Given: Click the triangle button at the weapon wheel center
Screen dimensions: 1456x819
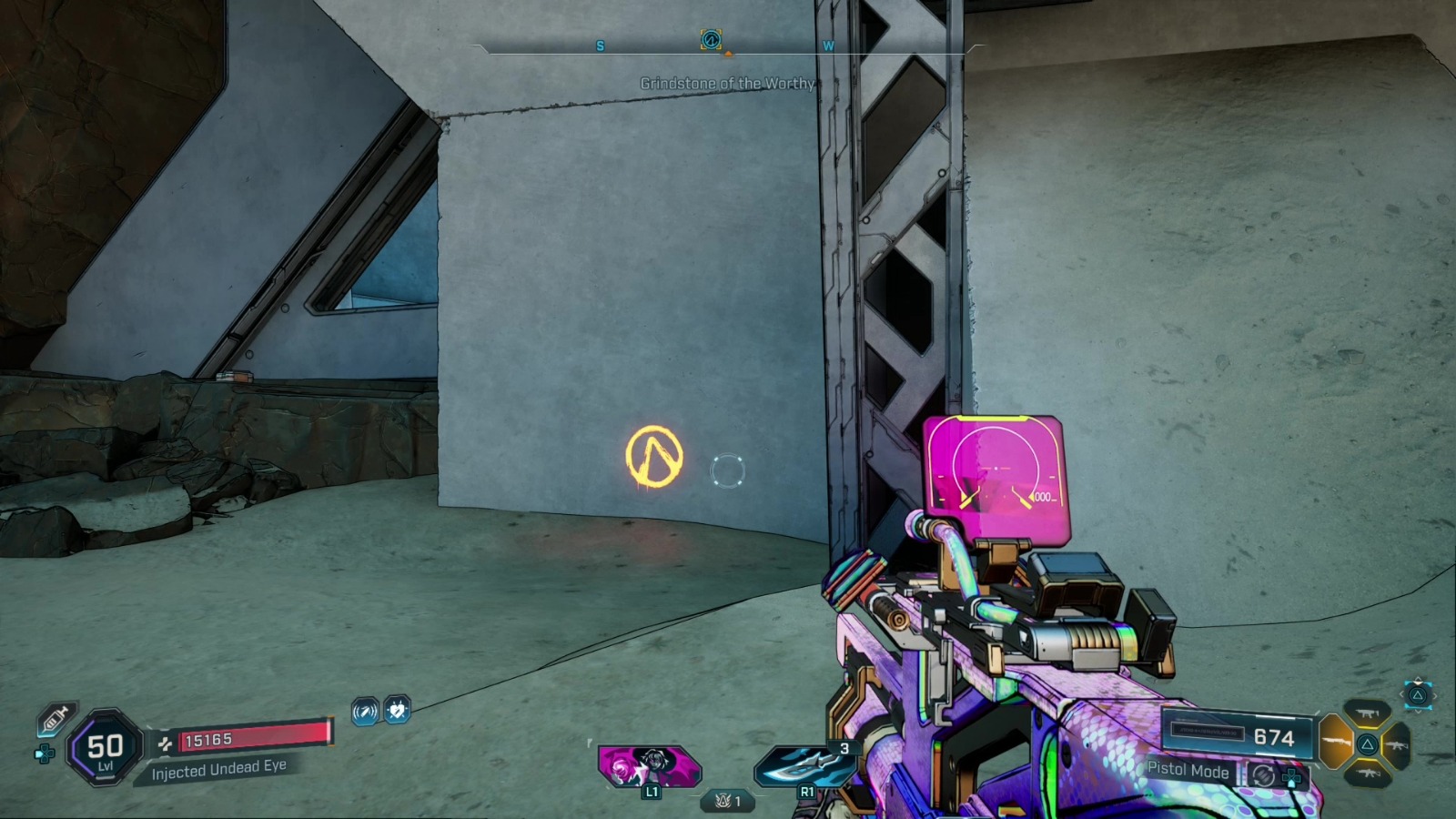Looking at the screenshot, I should click(x=1368, y=743).
